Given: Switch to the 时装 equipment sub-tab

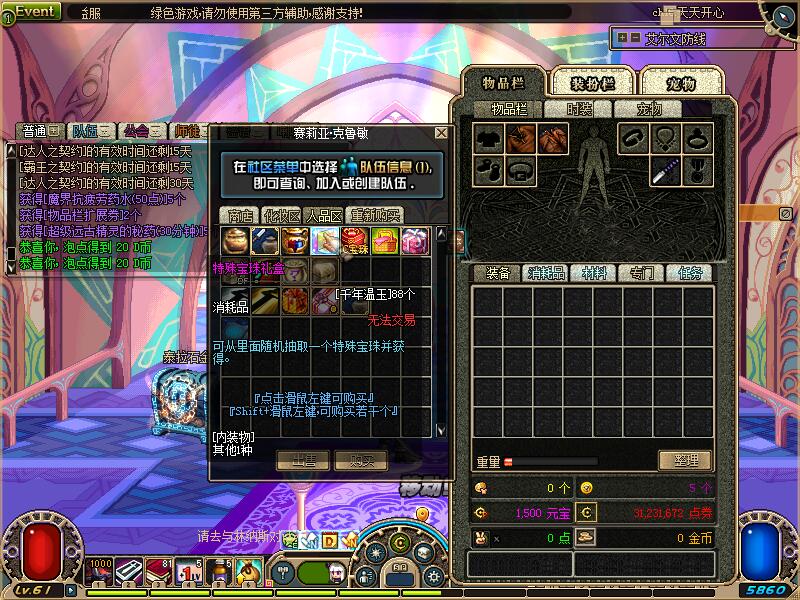Looking at the screenshot, I should (580, 109).
